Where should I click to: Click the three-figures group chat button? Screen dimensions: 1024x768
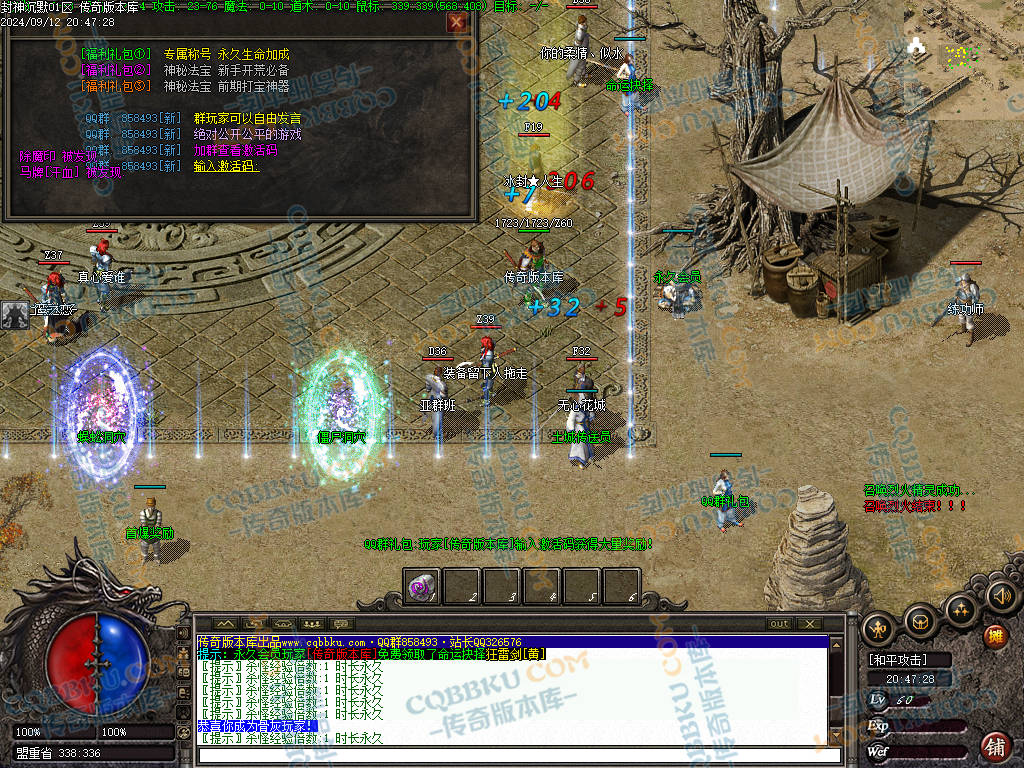(312, 623)
